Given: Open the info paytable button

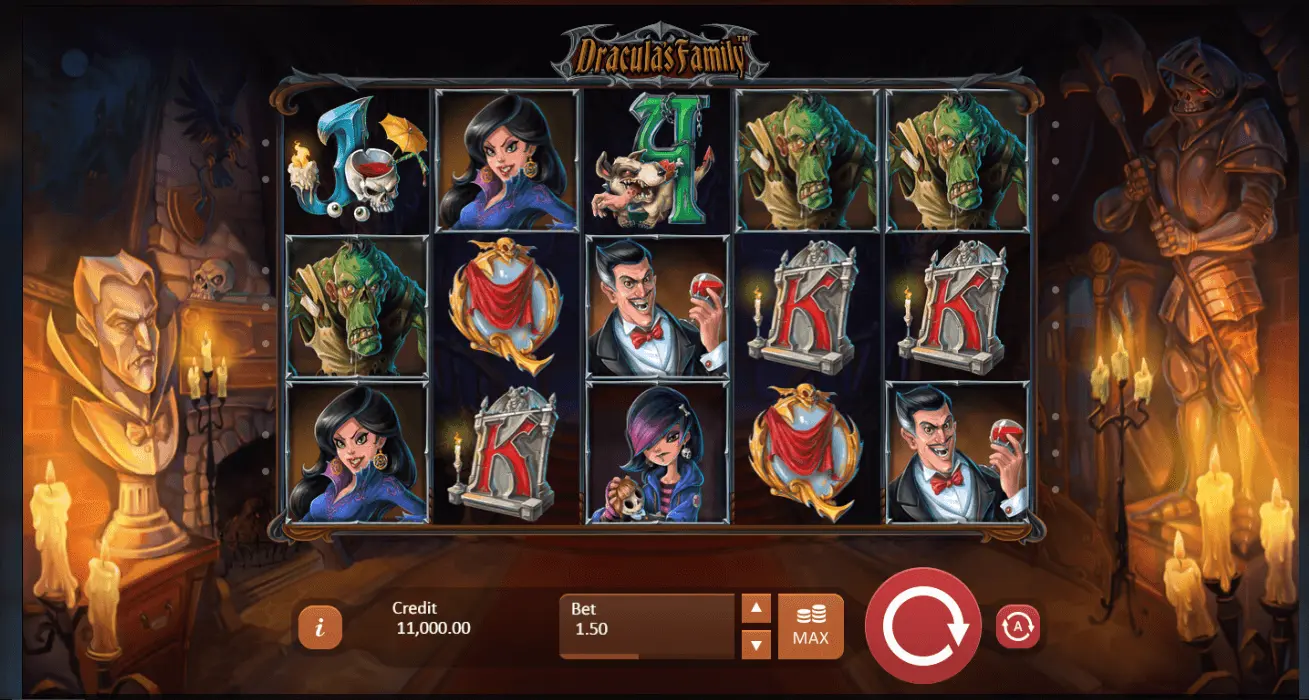Looking at the screenshot, I should coord(319,627).
